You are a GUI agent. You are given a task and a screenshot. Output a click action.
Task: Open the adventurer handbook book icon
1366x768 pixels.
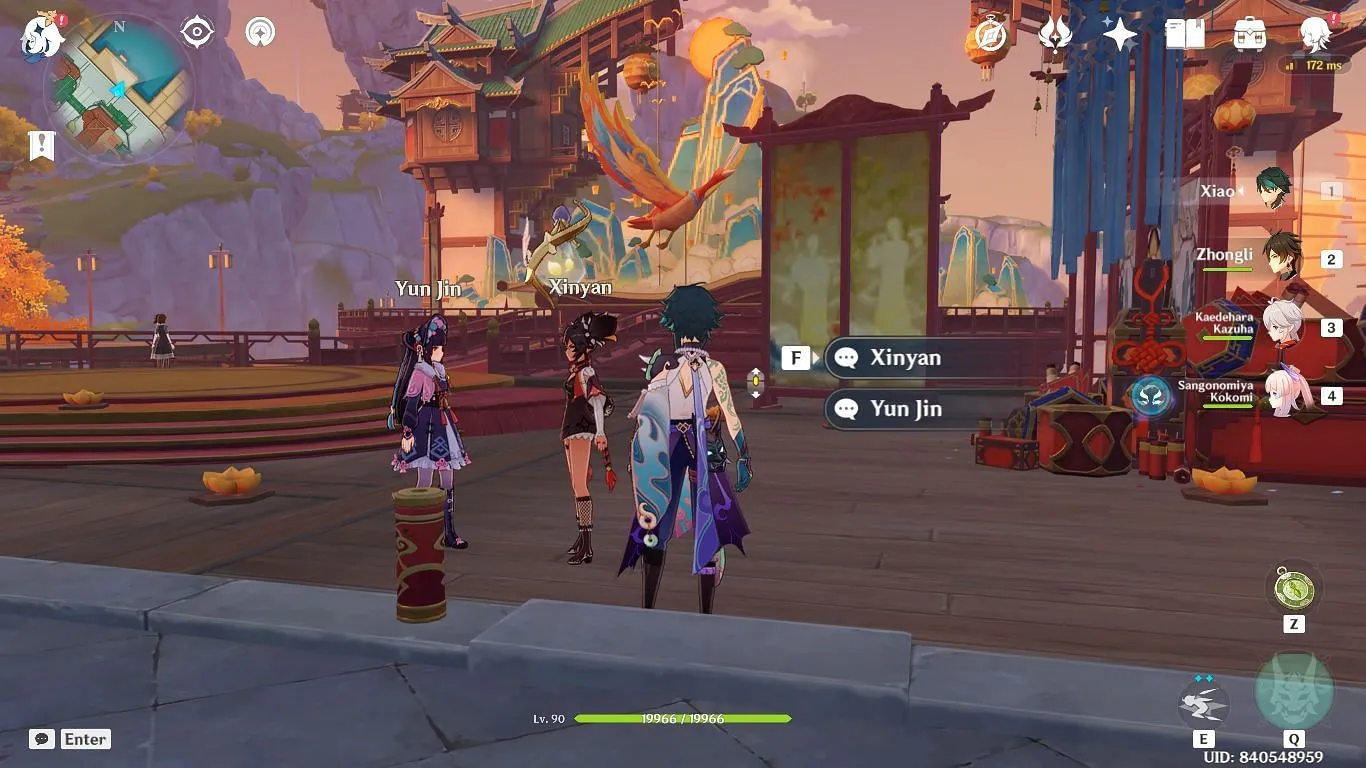coord(1184,35)
